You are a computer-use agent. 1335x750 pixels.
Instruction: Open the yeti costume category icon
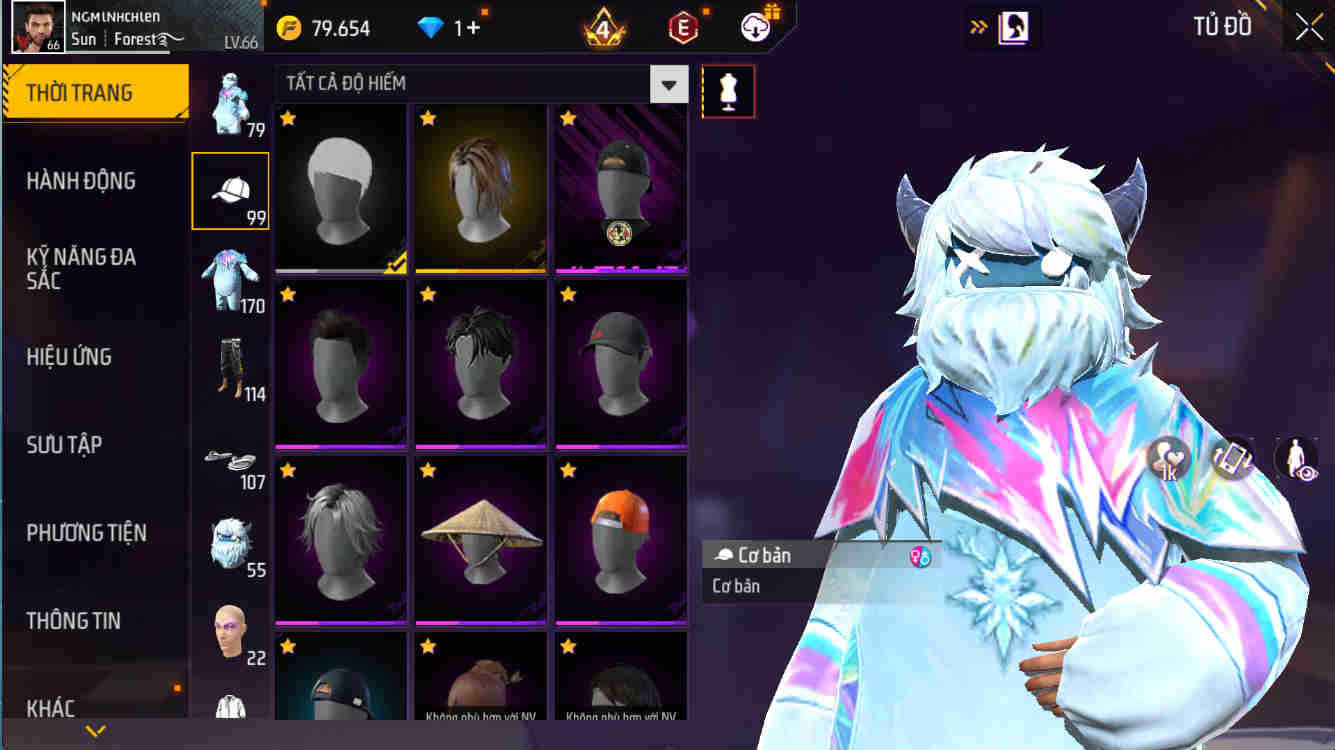pyautogui.click(x=231, y=540)
